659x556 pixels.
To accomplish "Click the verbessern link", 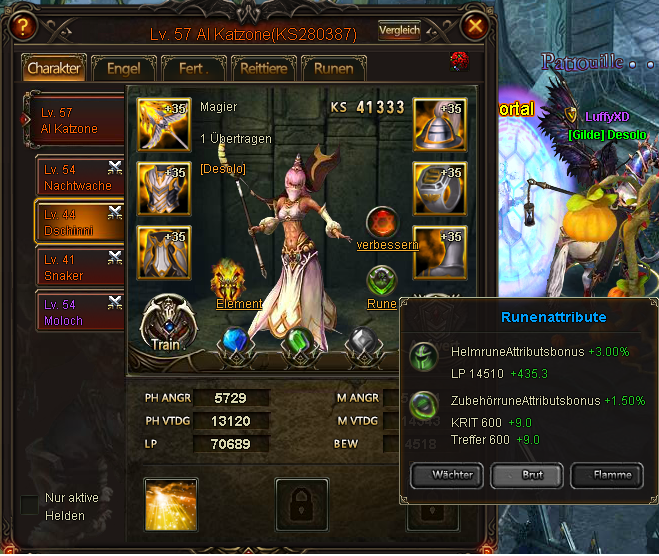I will [388, 245].
